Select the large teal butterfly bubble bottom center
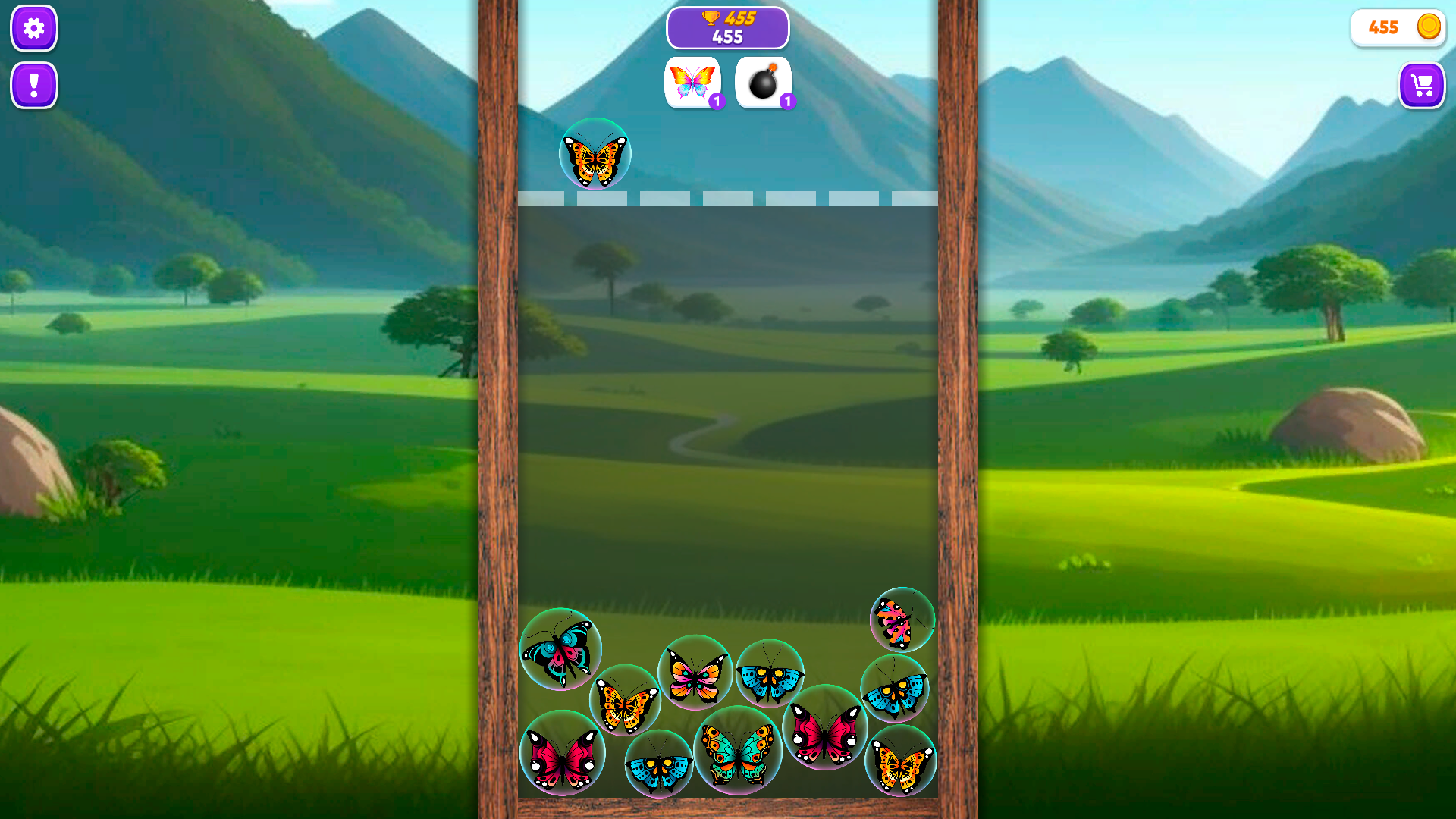The width and height of the screenshot is (1456, 819). [x=739, y=752]
